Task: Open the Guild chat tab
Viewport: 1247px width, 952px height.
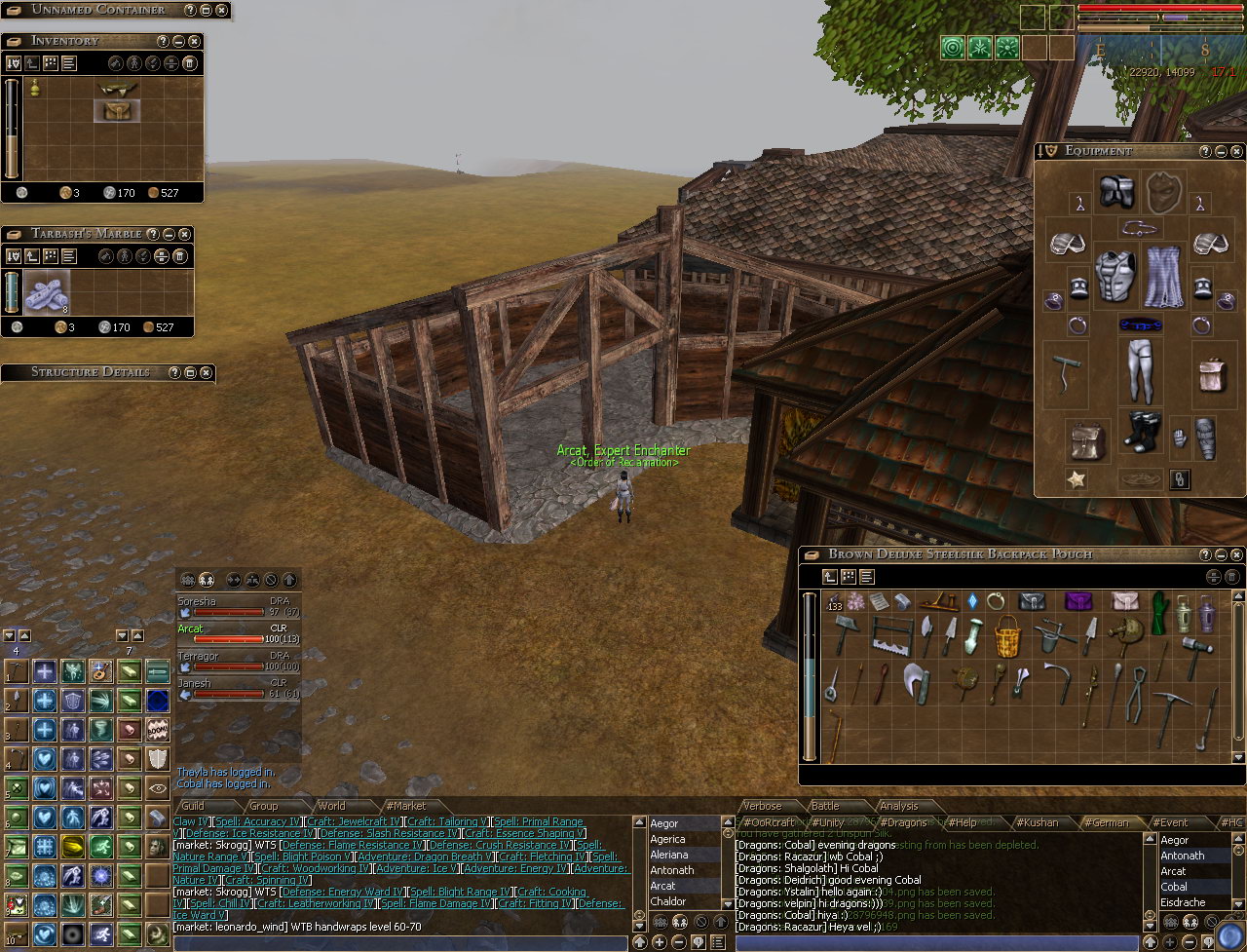Action: [193, 806]
